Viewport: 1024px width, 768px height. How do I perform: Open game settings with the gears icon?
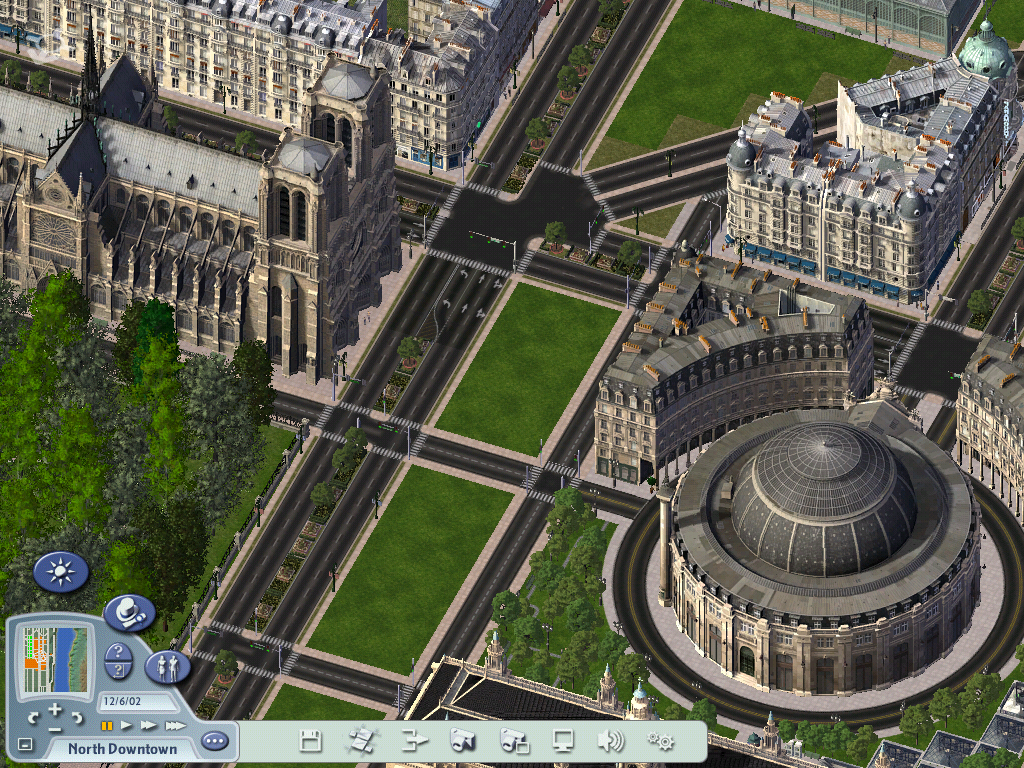(660, 741)
